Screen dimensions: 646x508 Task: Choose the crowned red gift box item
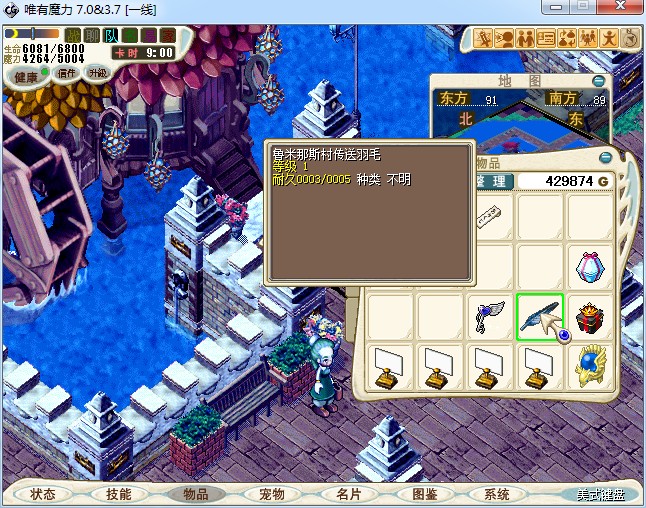click(x=590, y=317)
